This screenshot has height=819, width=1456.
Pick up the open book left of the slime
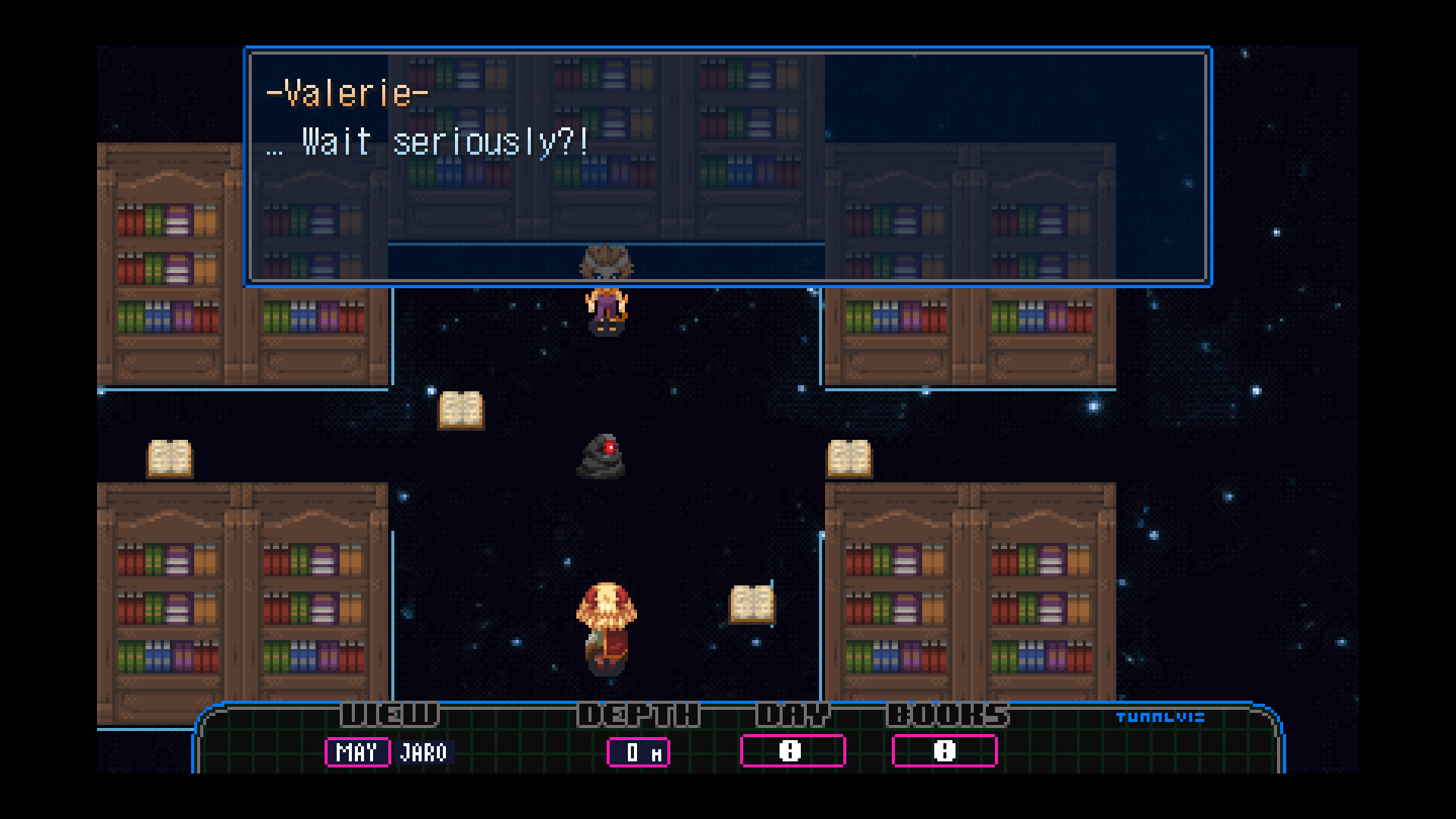click(x=461, y=412)
